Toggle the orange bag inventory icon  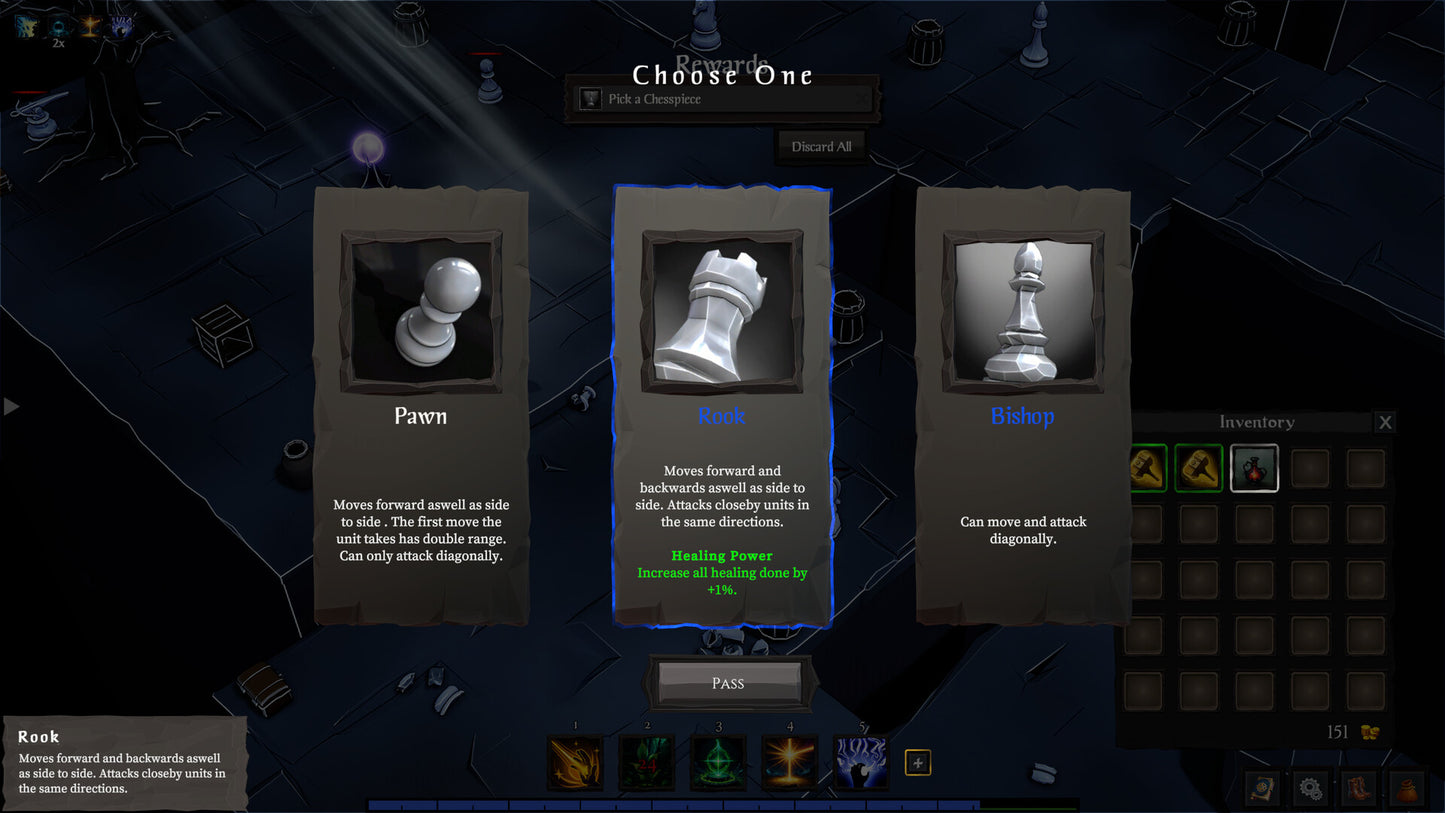(x=1405, y=788)
